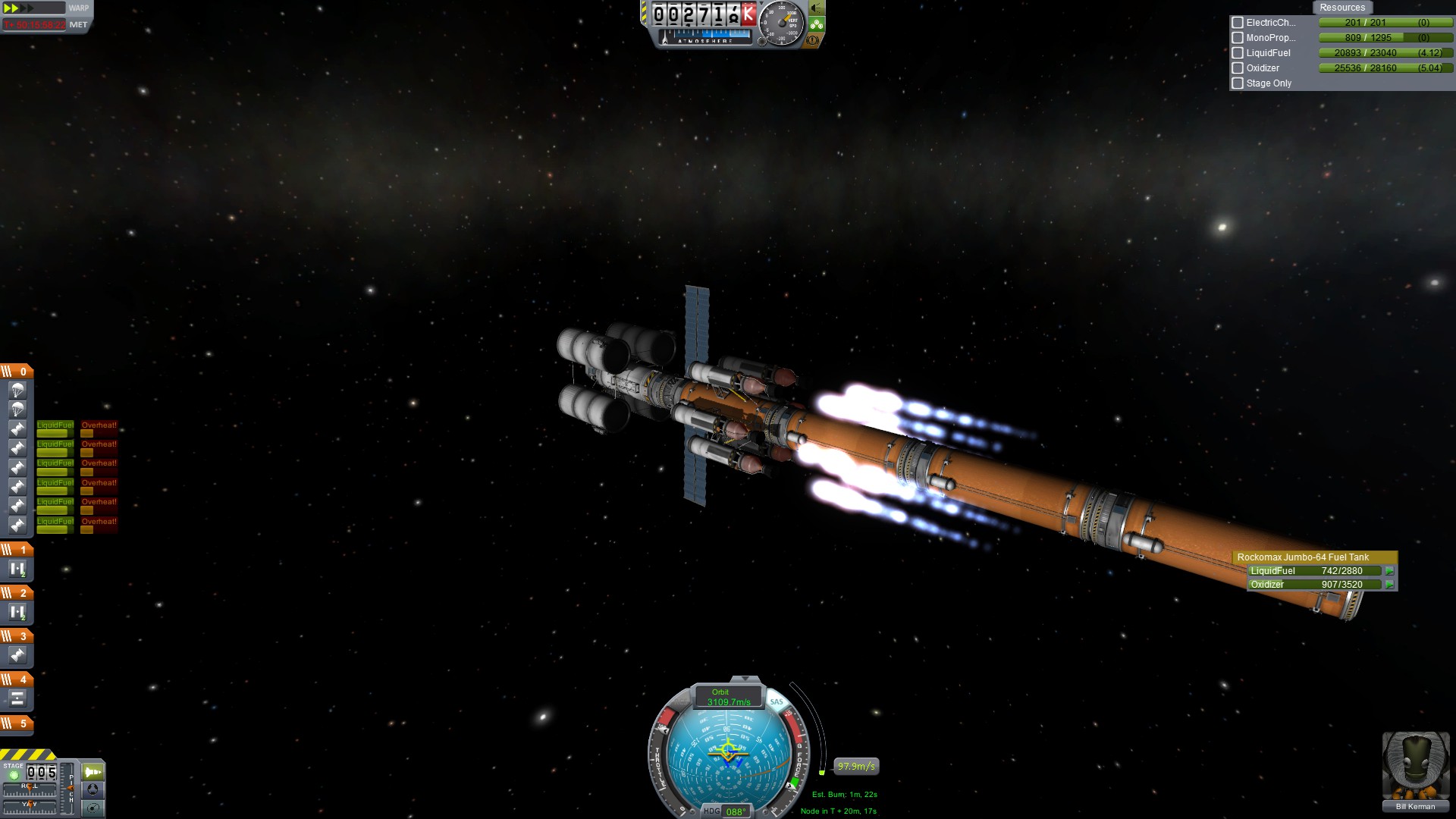The image size is (1456, 819).
Task: Toggle the landing gear action button
Action: pyautogui.click(x=817, y=24)
